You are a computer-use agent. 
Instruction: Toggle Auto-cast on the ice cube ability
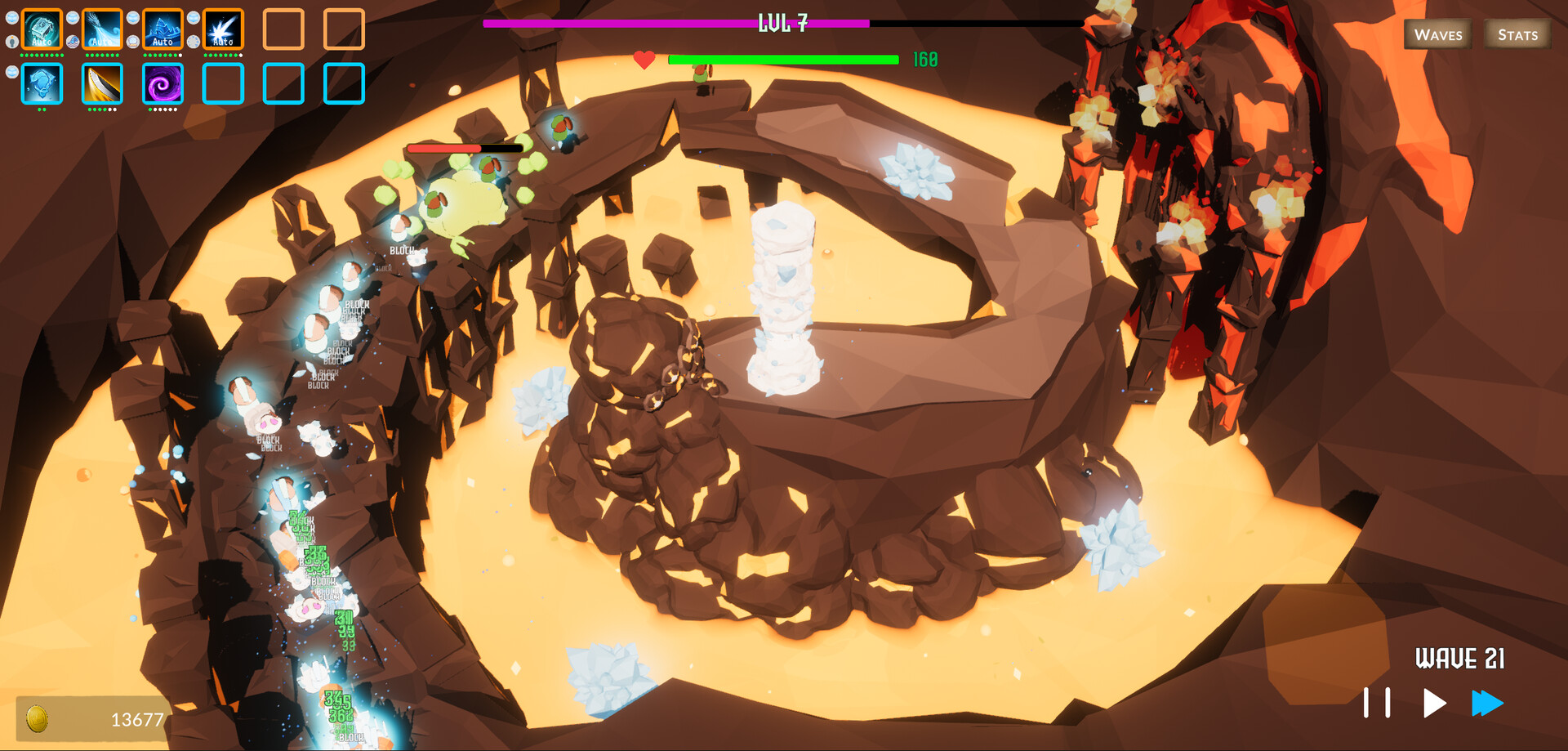41,42
